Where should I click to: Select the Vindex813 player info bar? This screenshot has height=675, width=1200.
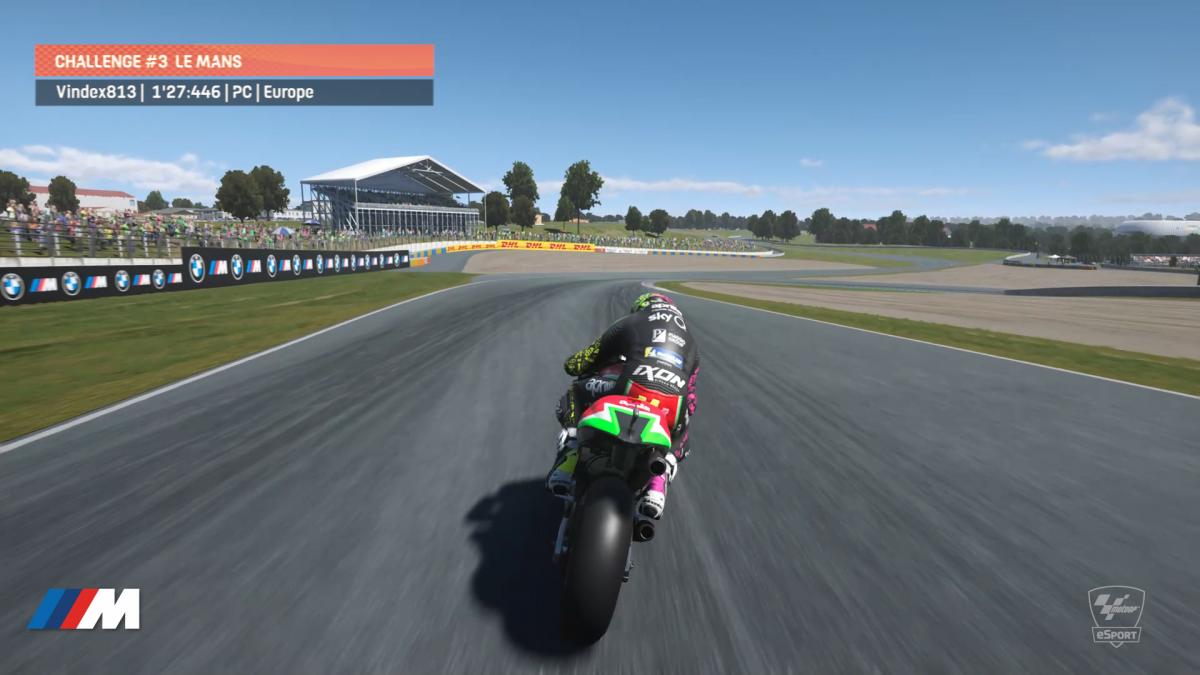234,92
